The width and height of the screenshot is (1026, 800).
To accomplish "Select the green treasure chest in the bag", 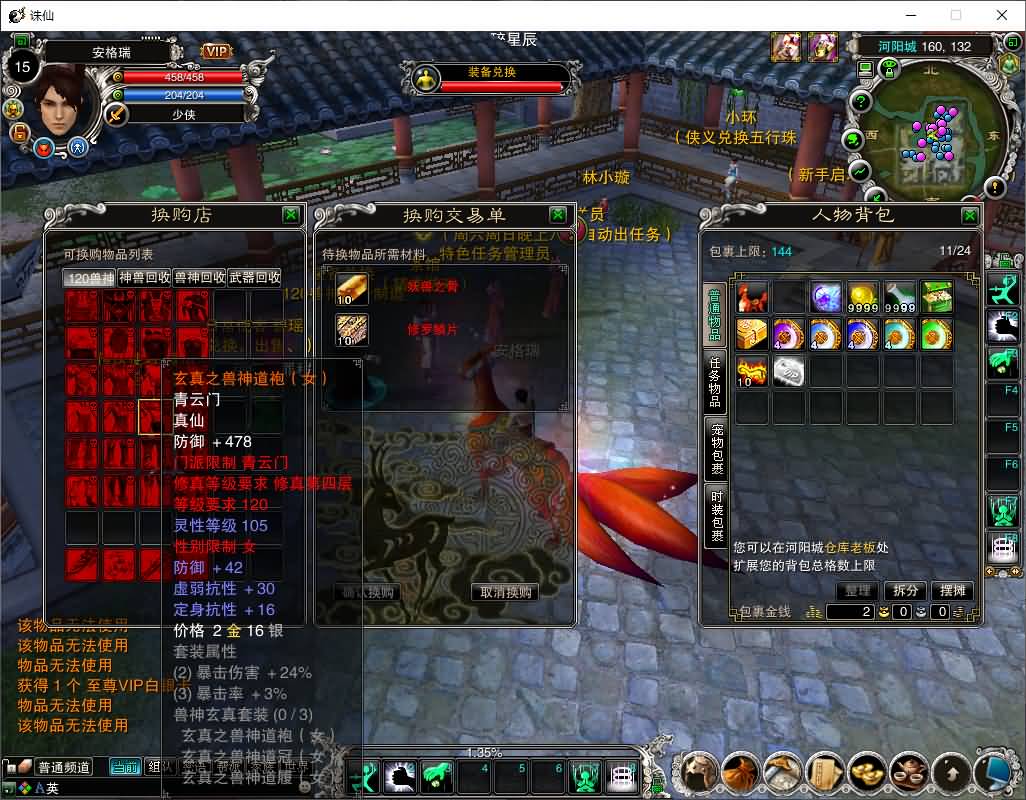I will 937,297.
